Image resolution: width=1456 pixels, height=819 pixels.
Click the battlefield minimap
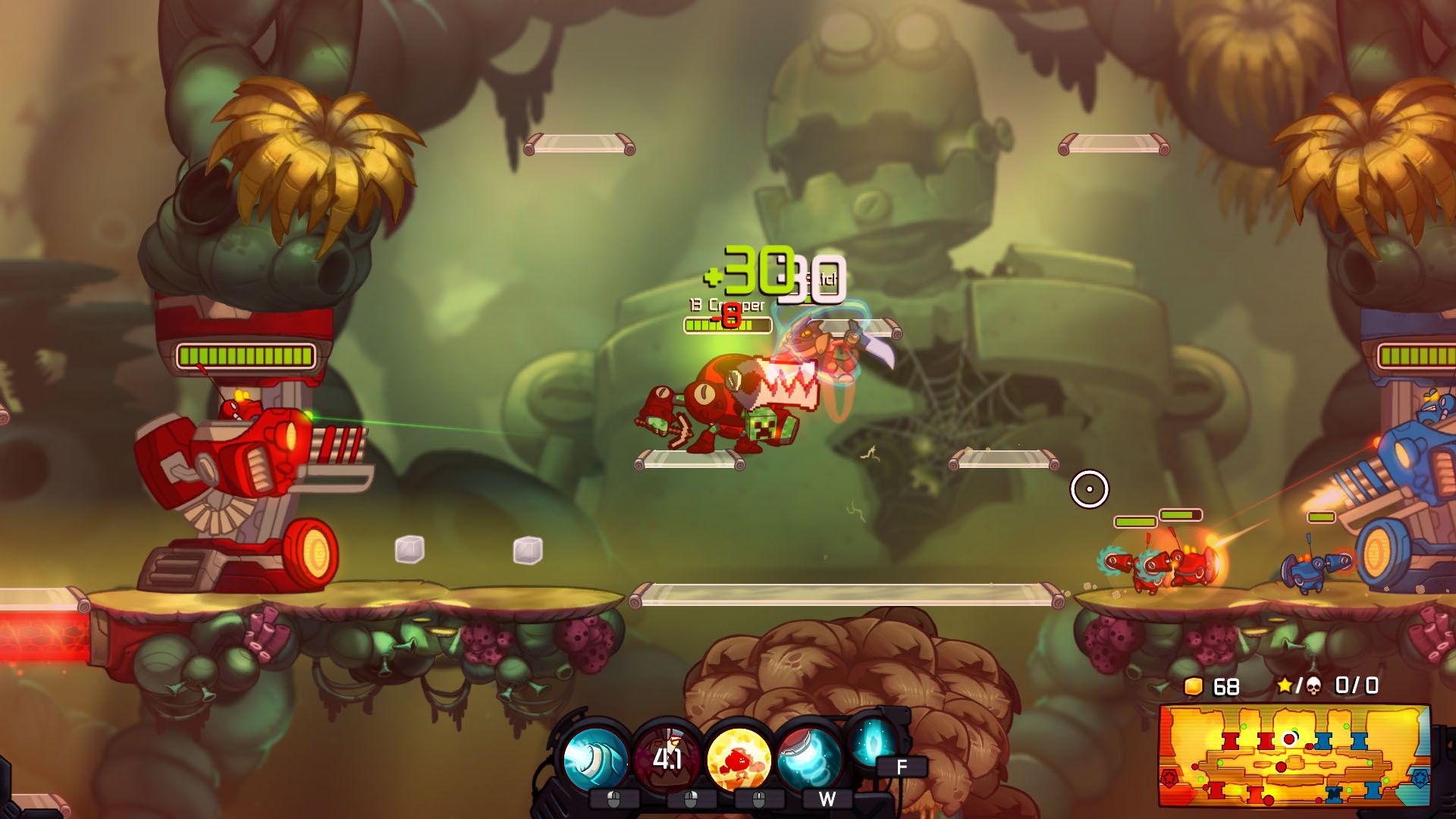[1294, 755]
